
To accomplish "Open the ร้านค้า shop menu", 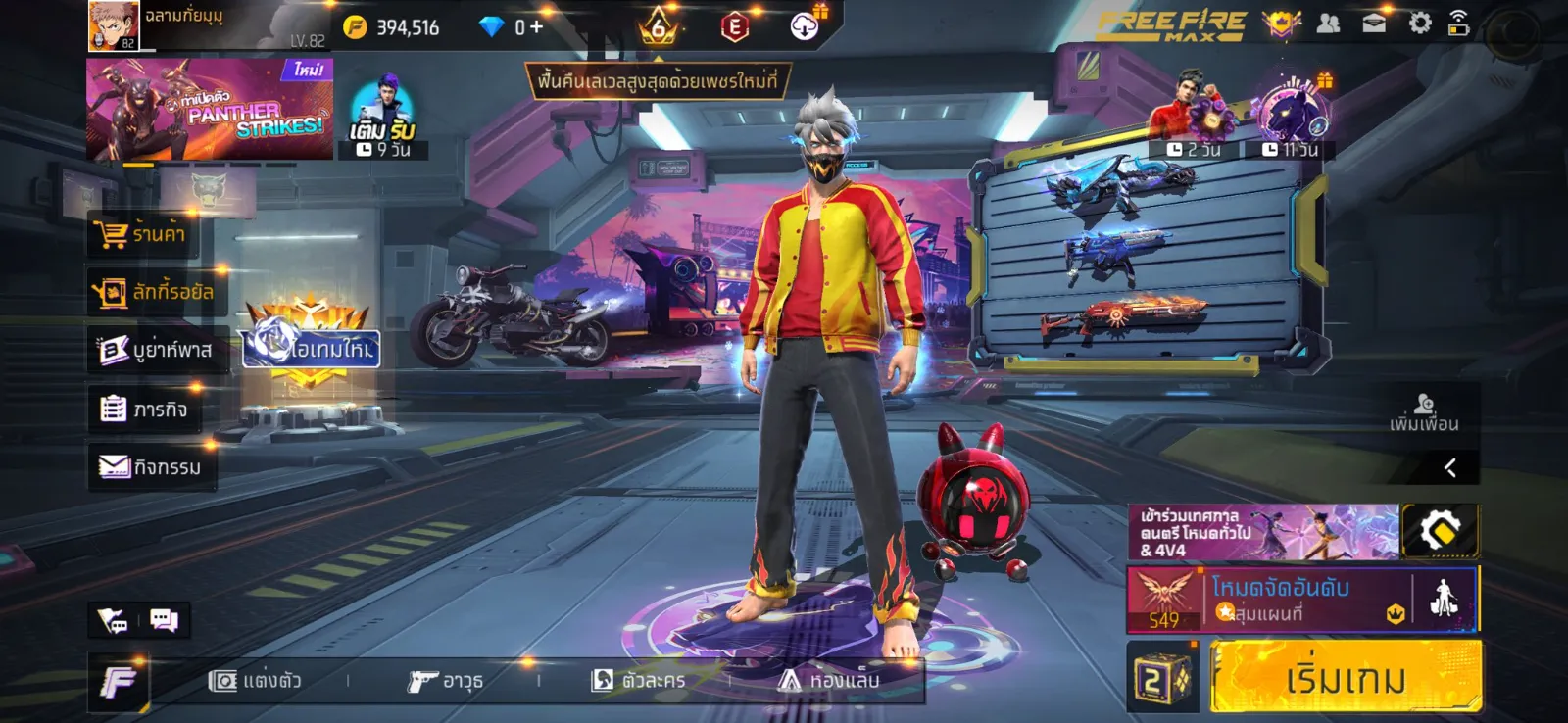I will click(x=143, y=234).
